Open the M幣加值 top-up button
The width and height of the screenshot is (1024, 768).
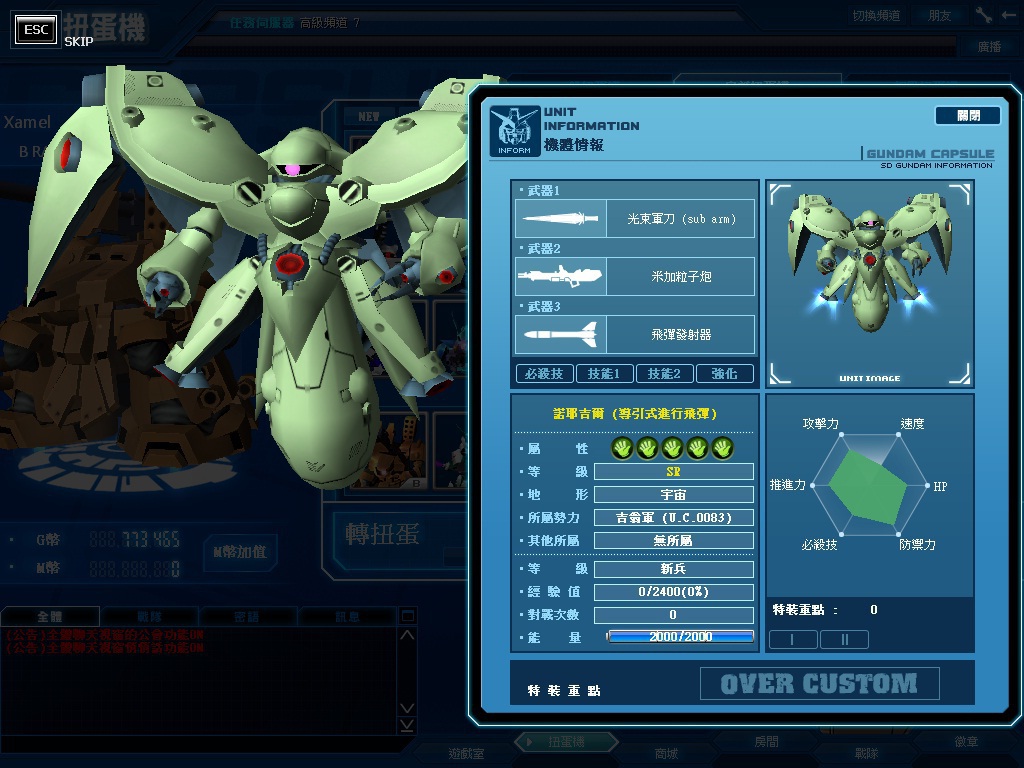coord(240,552)
